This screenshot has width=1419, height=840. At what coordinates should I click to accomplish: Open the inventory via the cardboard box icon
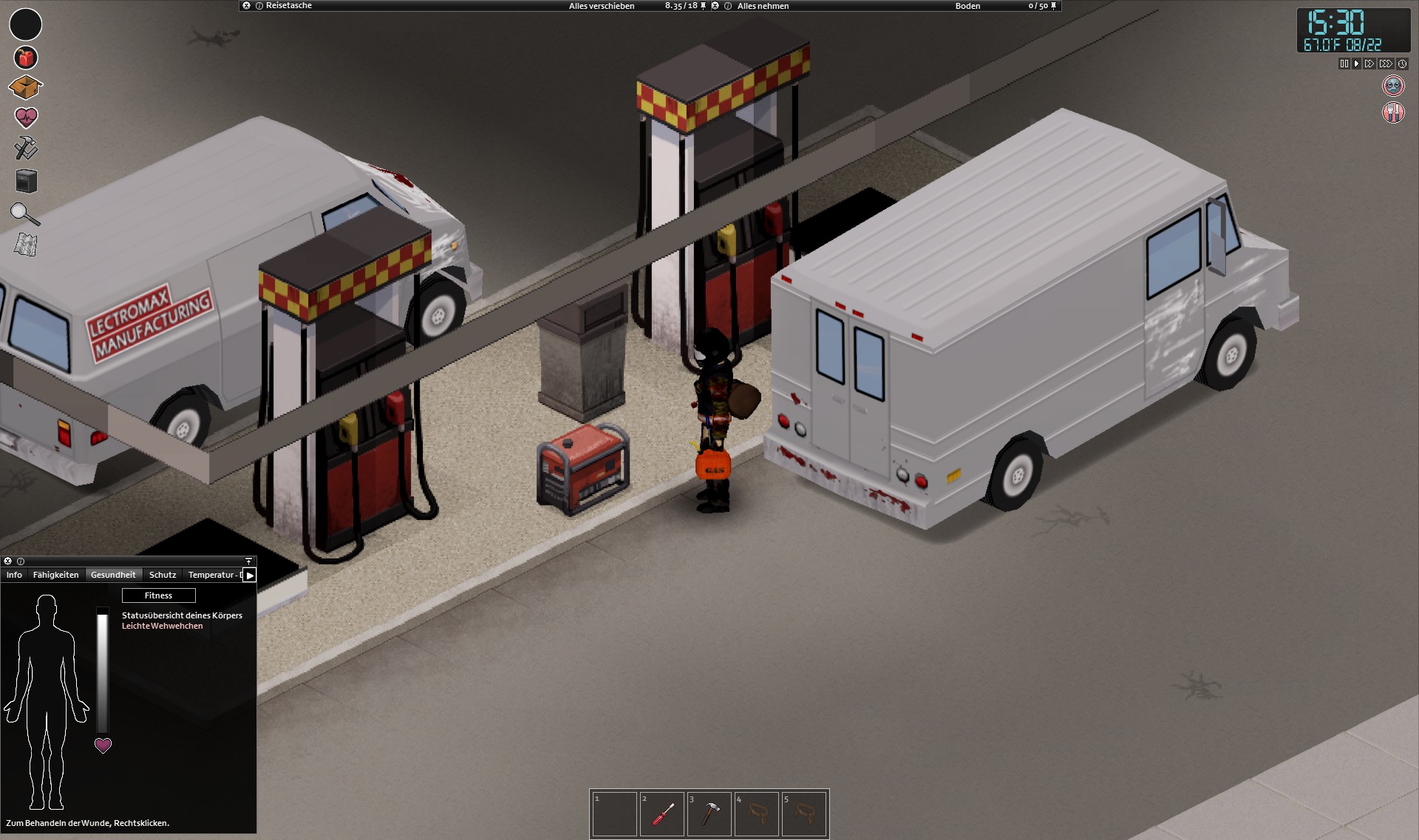click(26, 86)
